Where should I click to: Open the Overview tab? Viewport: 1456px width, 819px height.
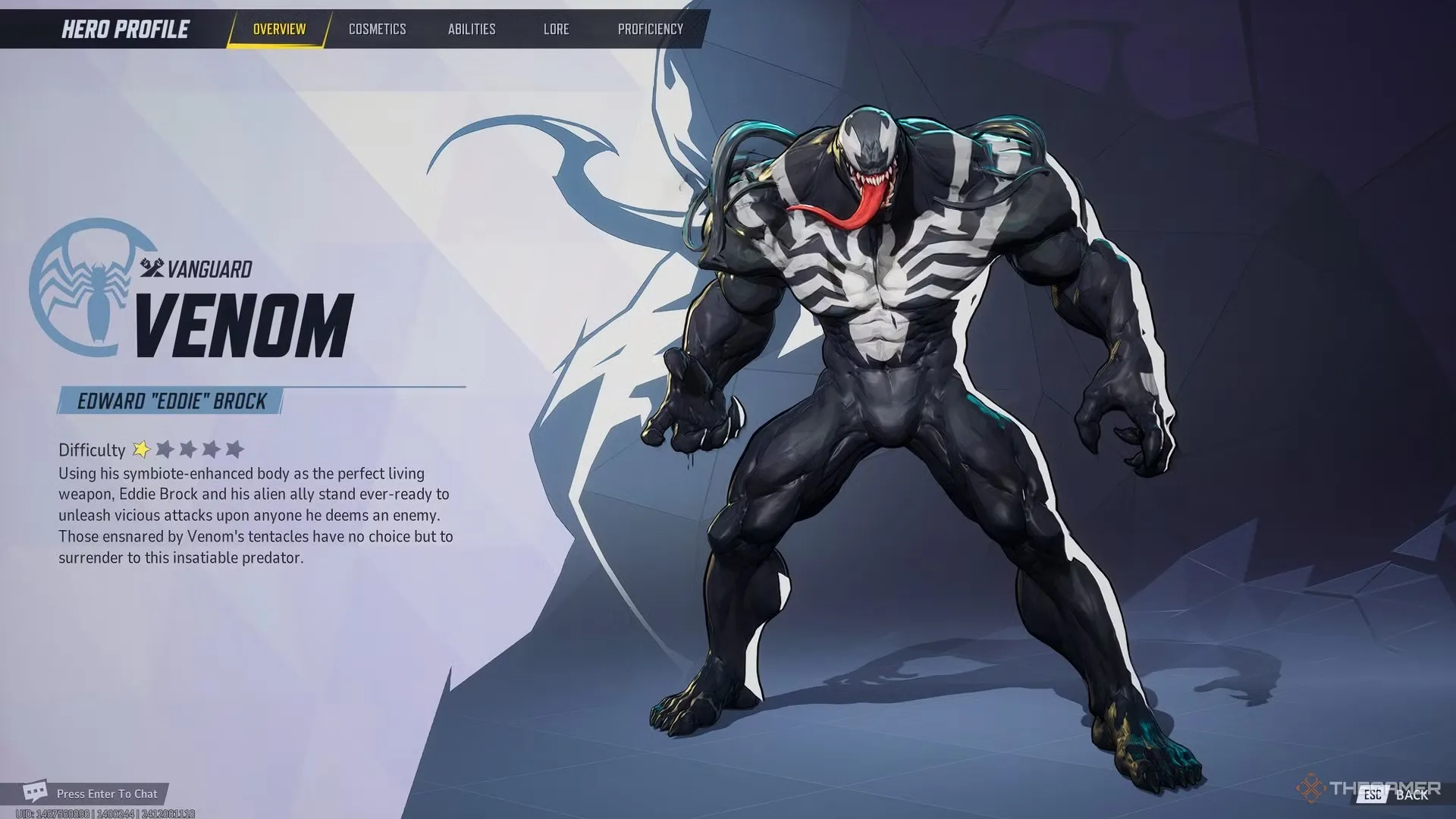pyautogui.click(x=278, y=29)
